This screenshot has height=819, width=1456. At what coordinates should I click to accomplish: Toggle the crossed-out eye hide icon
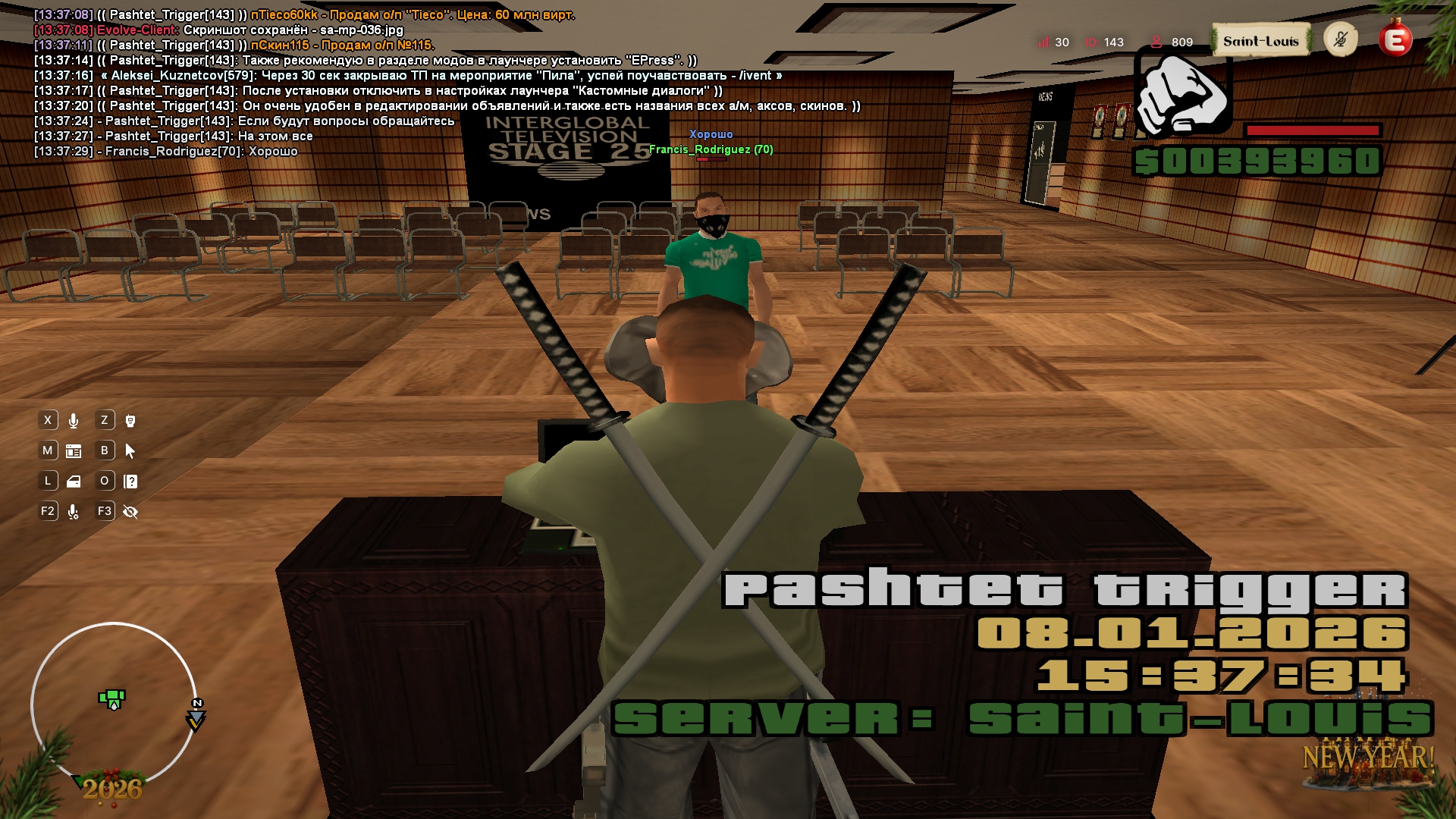[x=130, y=513]
